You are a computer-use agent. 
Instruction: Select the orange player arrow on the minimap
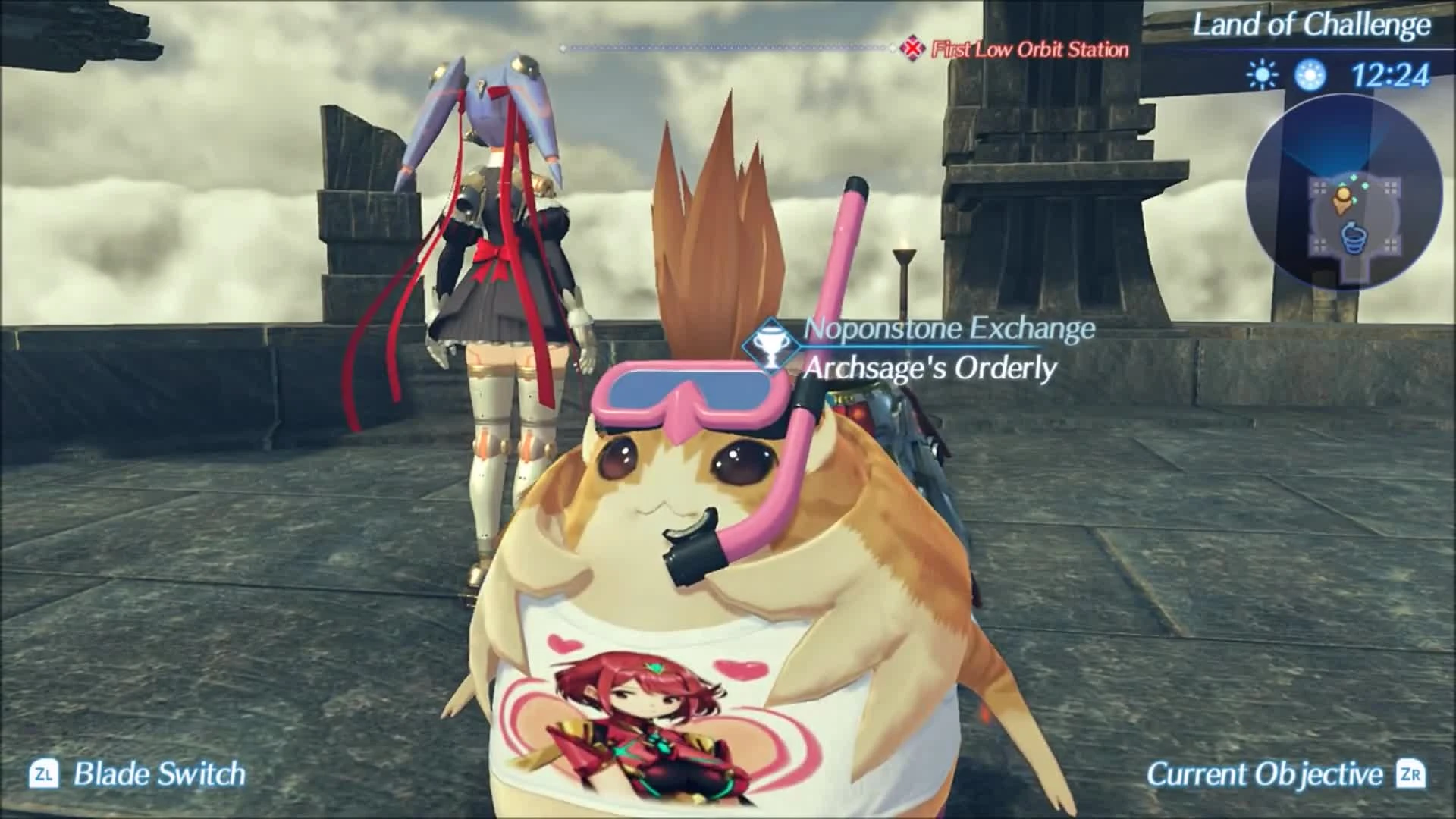[x=1342, y=199]
